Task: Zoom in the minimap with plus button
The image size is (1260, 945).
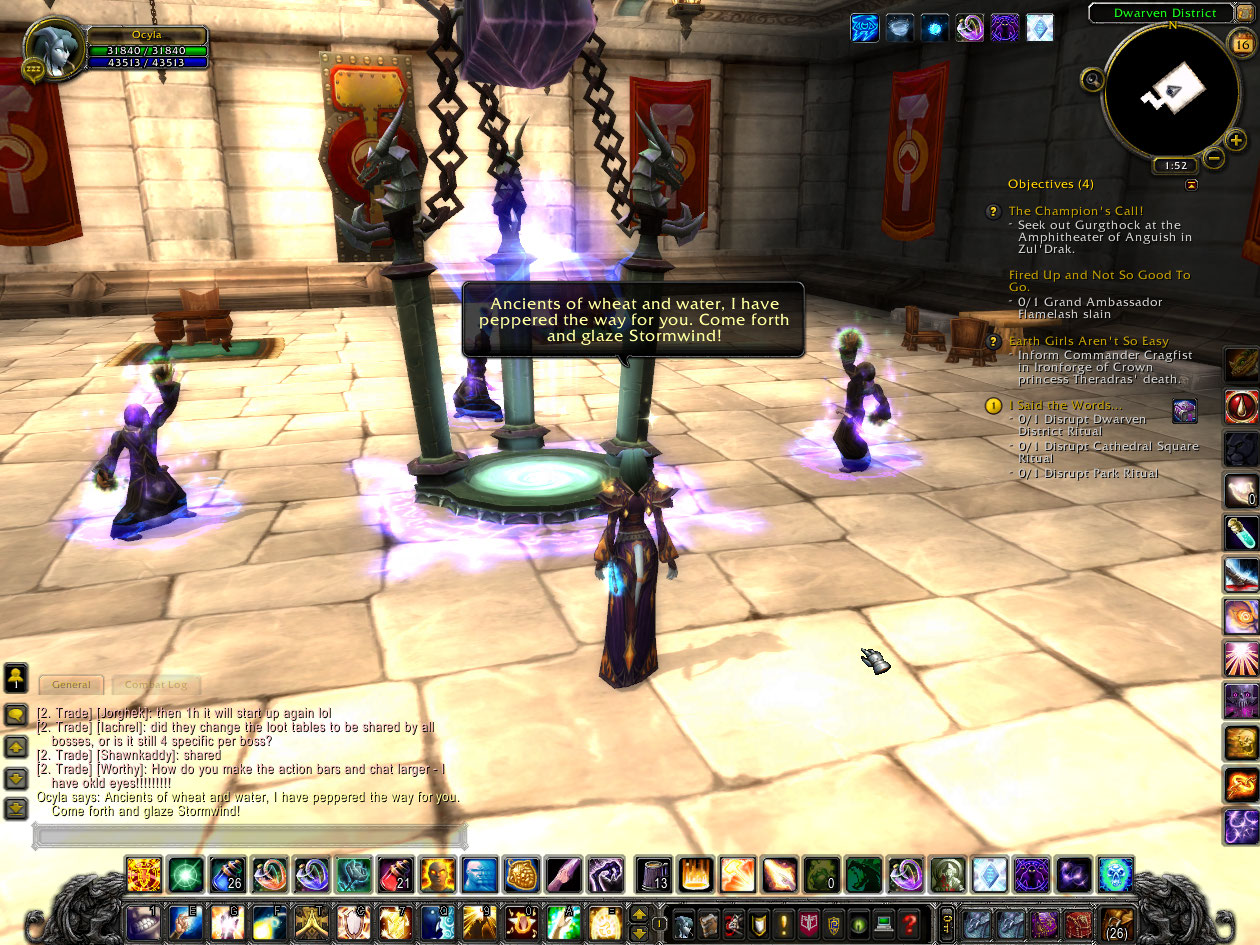Action: (1235, 141)
